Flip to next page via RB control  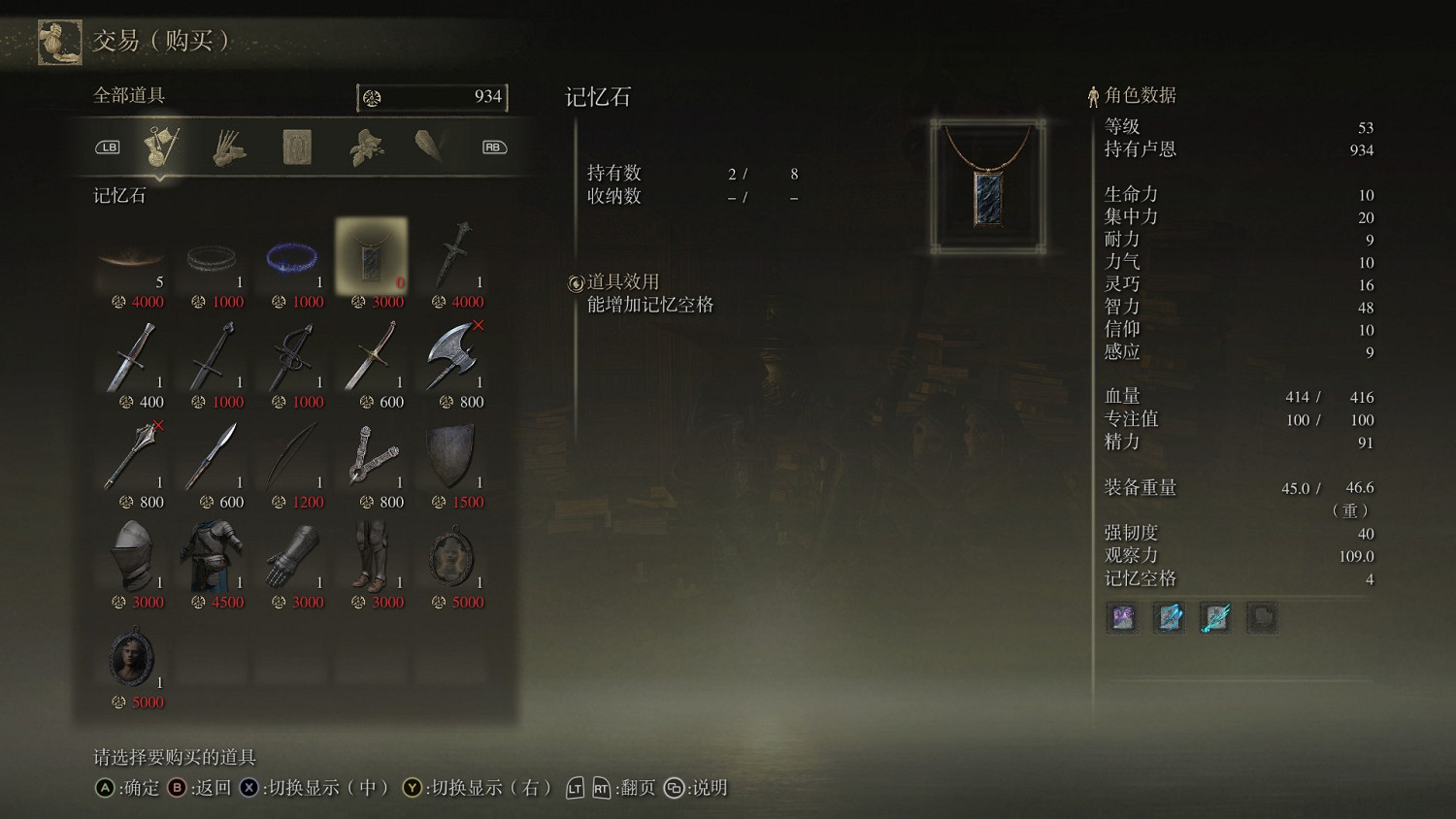(492, 146)
